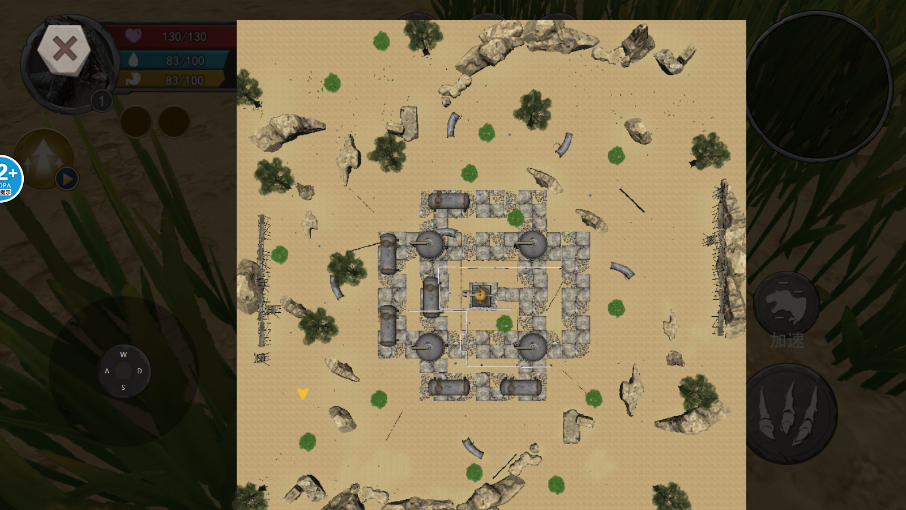Viewport: 906px width, 510px height.
Task: Select the round minimap frame
Action: pos(818,86)
